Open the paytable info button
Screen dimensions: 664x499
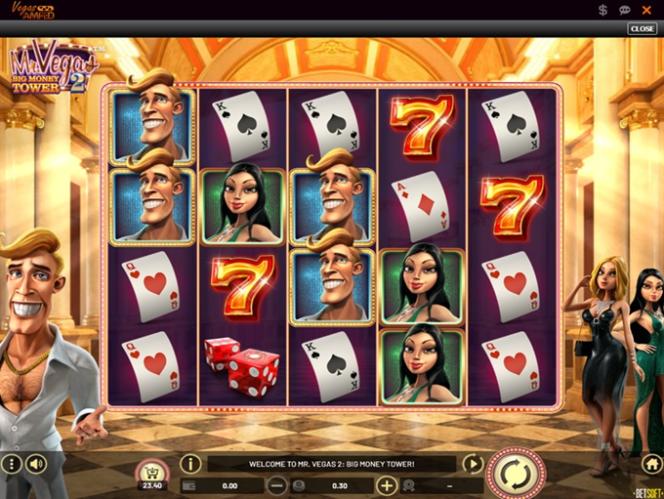(190, 464)
